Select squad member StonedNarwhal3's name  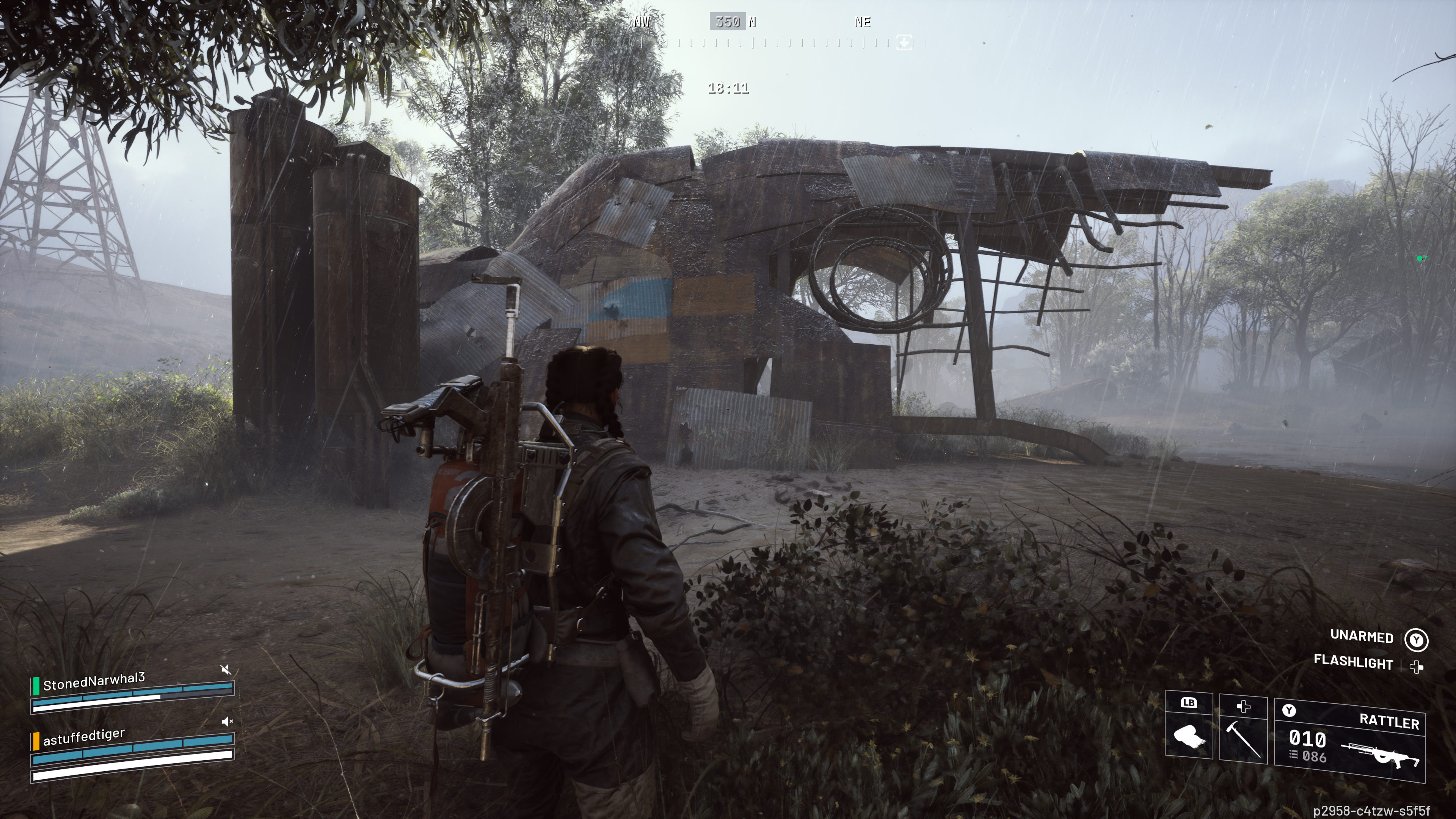point(94,682)
